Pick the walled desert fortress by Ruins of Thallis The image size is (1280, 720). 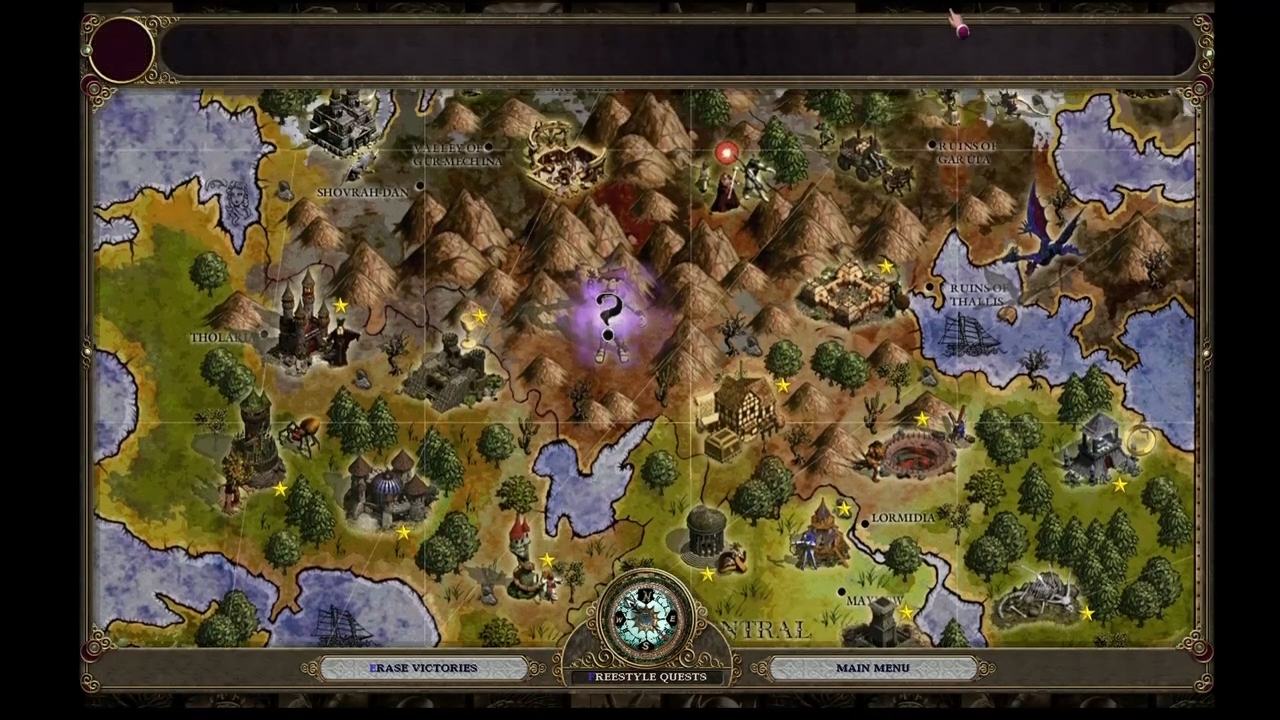click(x=850, y=290)
